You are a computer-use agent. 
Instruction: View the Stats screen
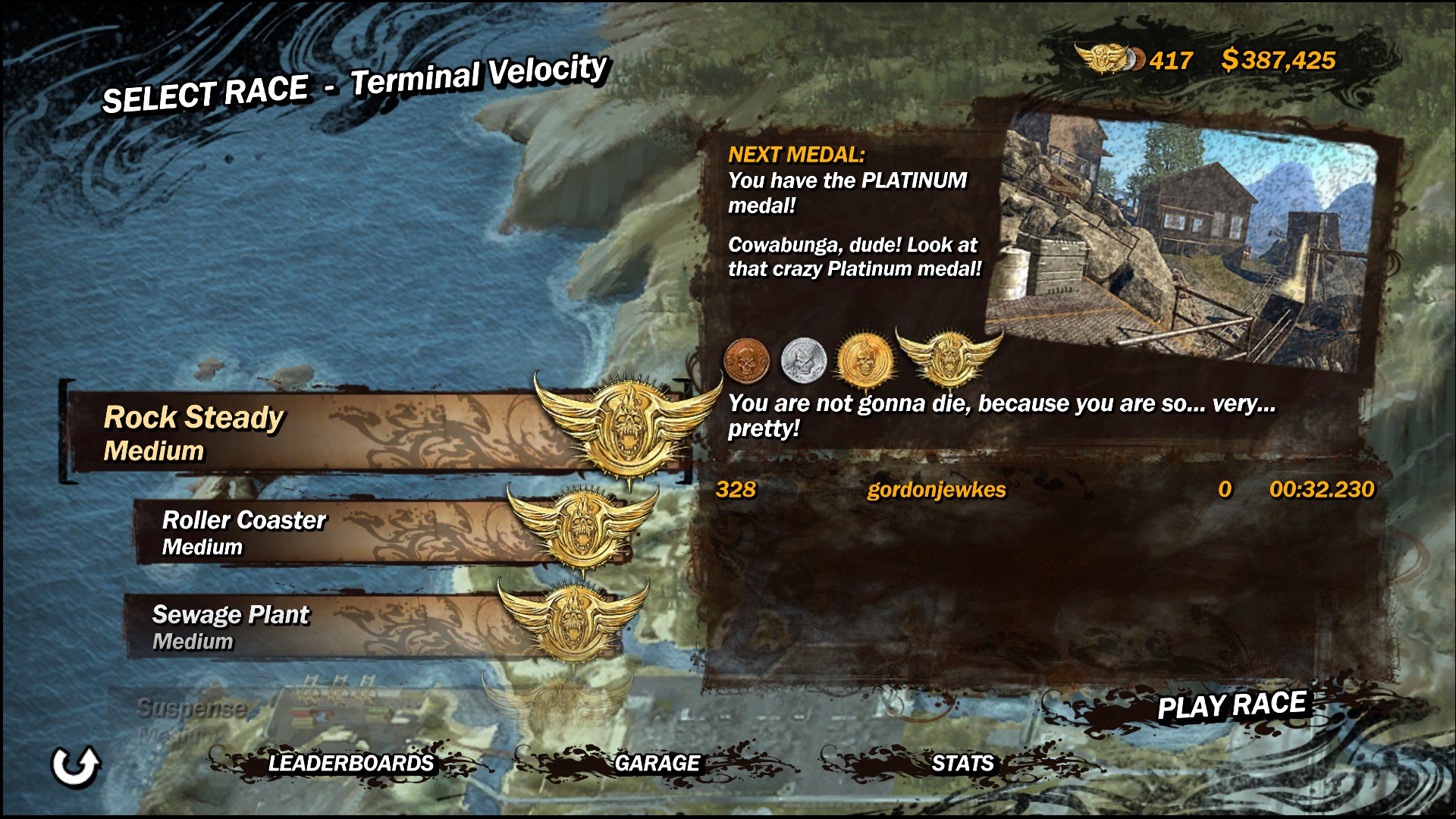[x=962, y=763]
